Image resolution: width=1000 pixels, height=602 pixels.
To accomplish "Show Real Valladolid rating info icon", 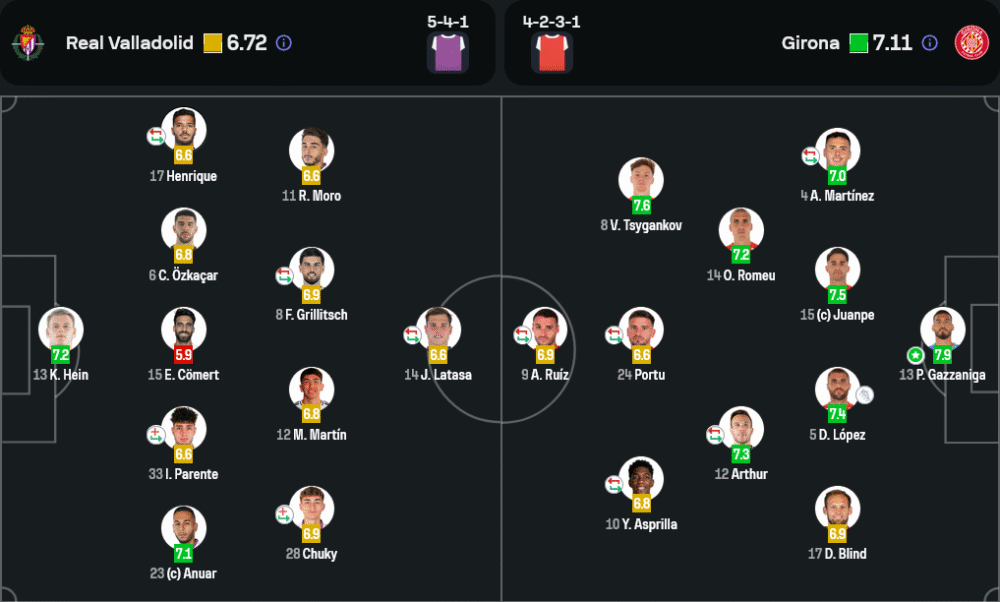I will [283, 43].
